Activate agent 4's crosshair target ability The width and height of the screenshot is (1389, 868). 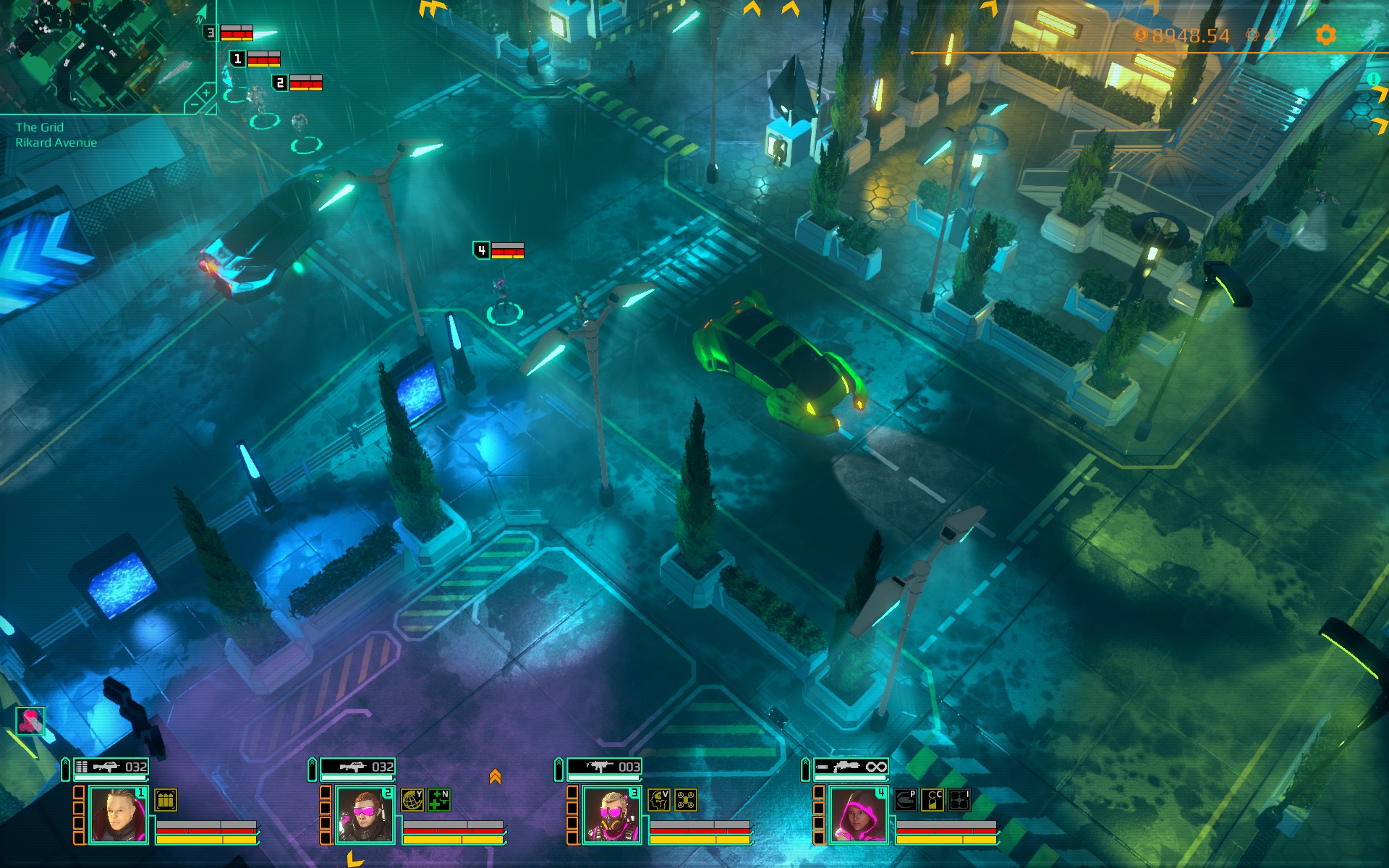click(x=959, y=800)
